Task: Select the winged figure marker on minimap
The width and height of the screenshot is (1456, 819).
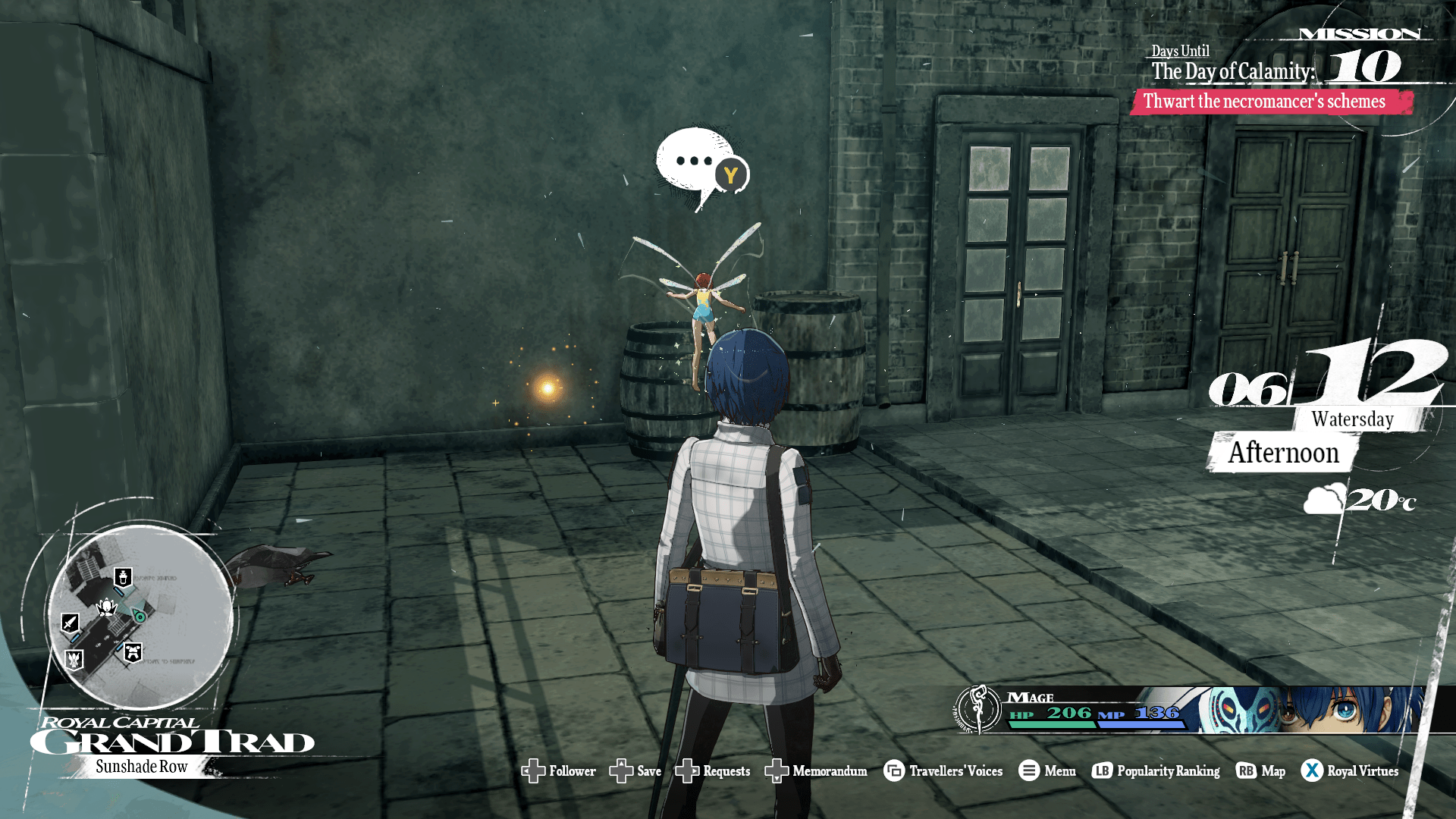Action: point(74,660)
